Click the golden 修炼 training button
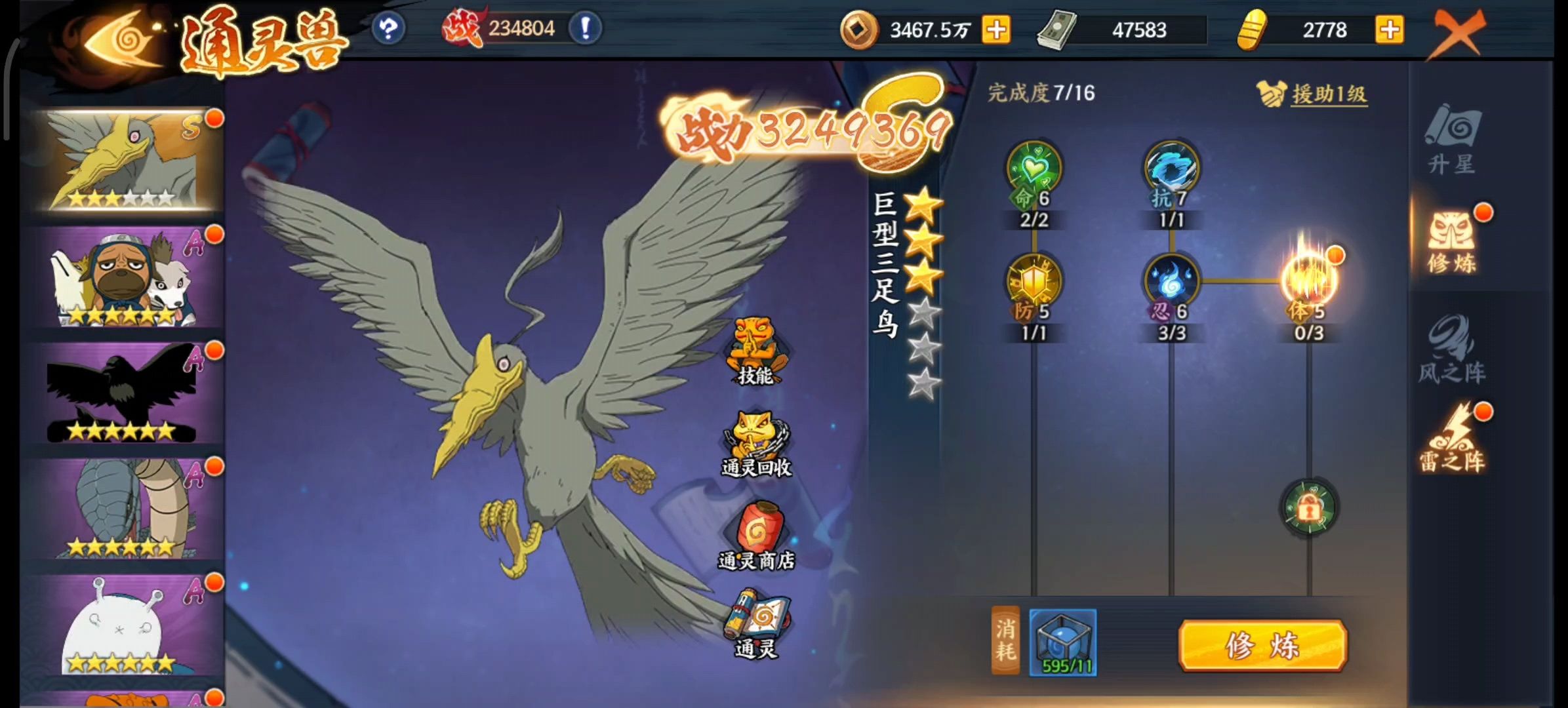This screenshot has height=708, width=1568. (x=1262, y=646)
